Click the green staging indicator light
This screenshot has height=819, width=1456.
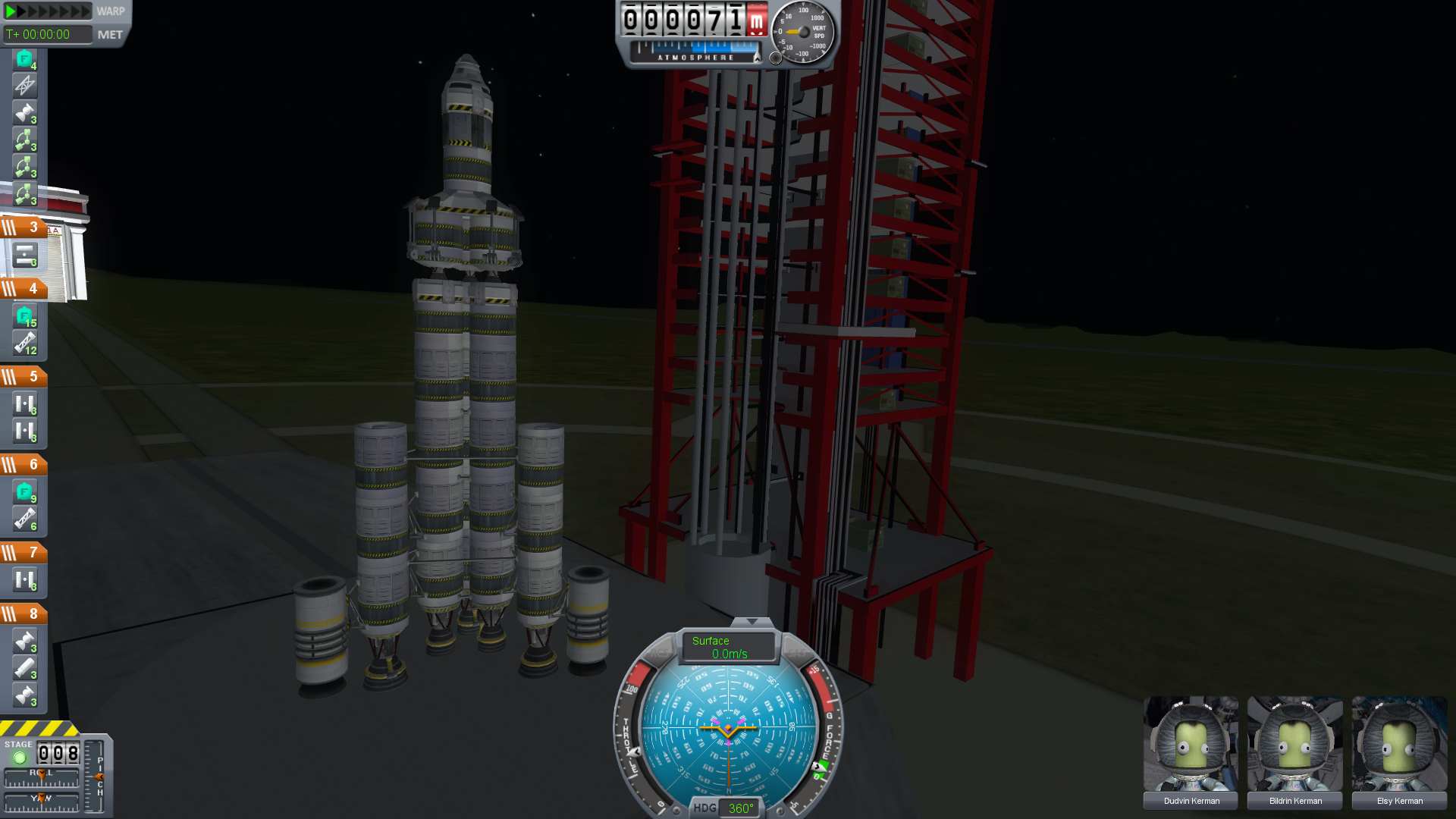coord(20,757)
